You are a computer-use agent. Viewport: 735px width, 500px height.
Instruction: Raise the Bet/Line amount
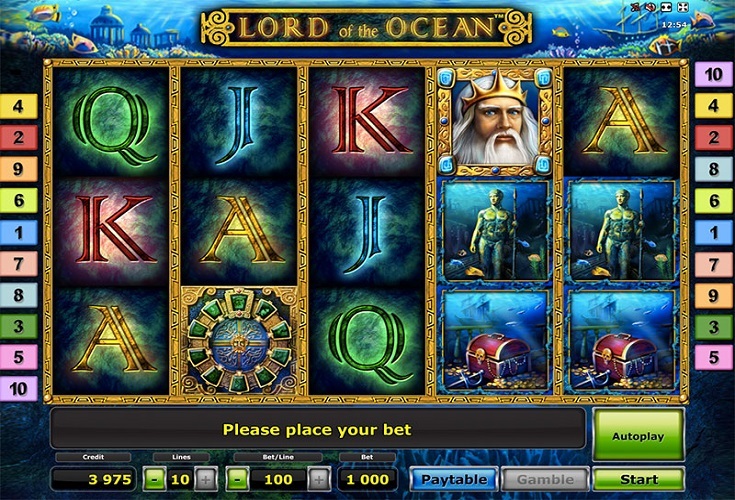click(x=317, y=480)
